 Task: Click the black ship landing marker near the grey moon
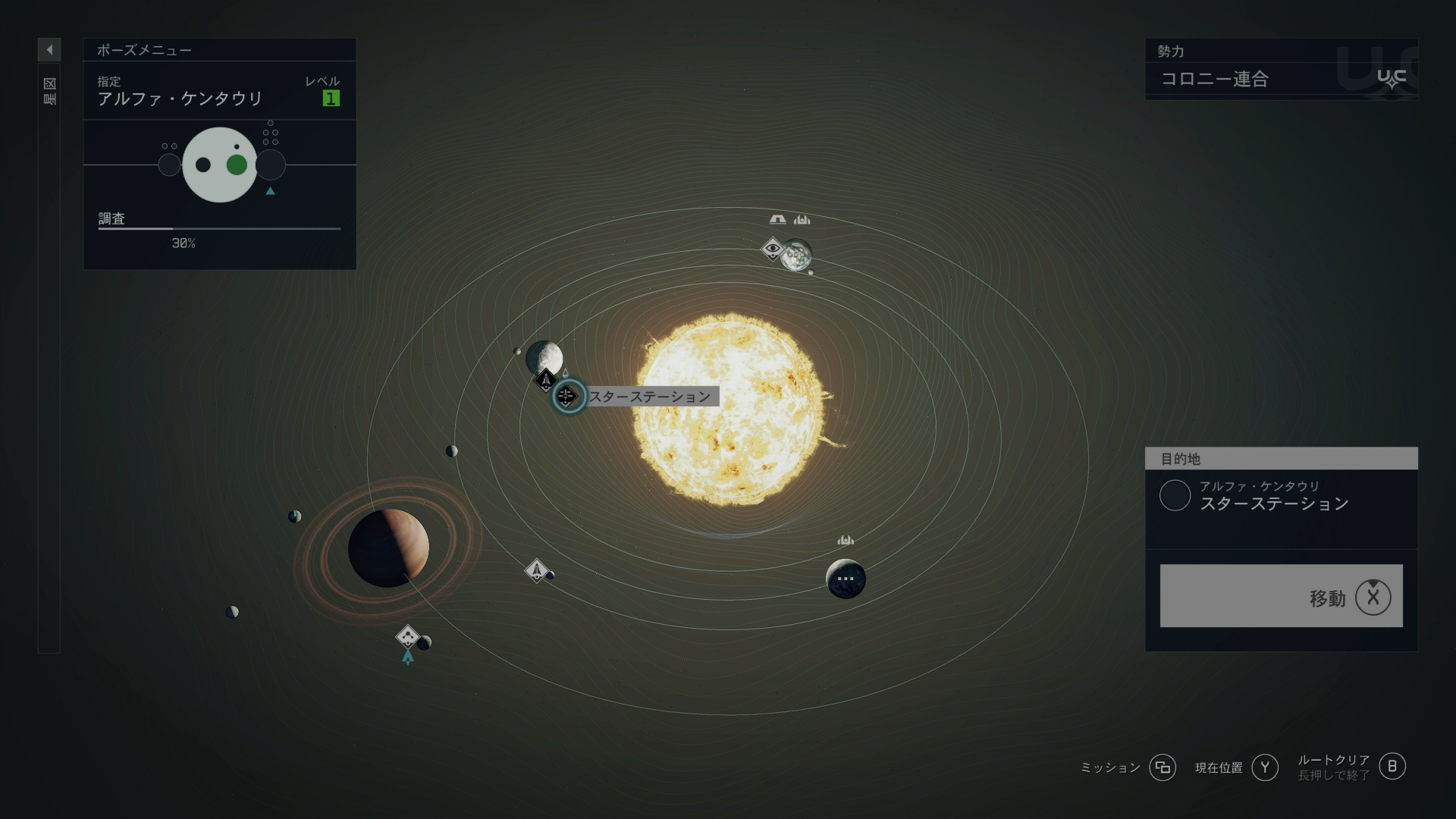(545, 379)
